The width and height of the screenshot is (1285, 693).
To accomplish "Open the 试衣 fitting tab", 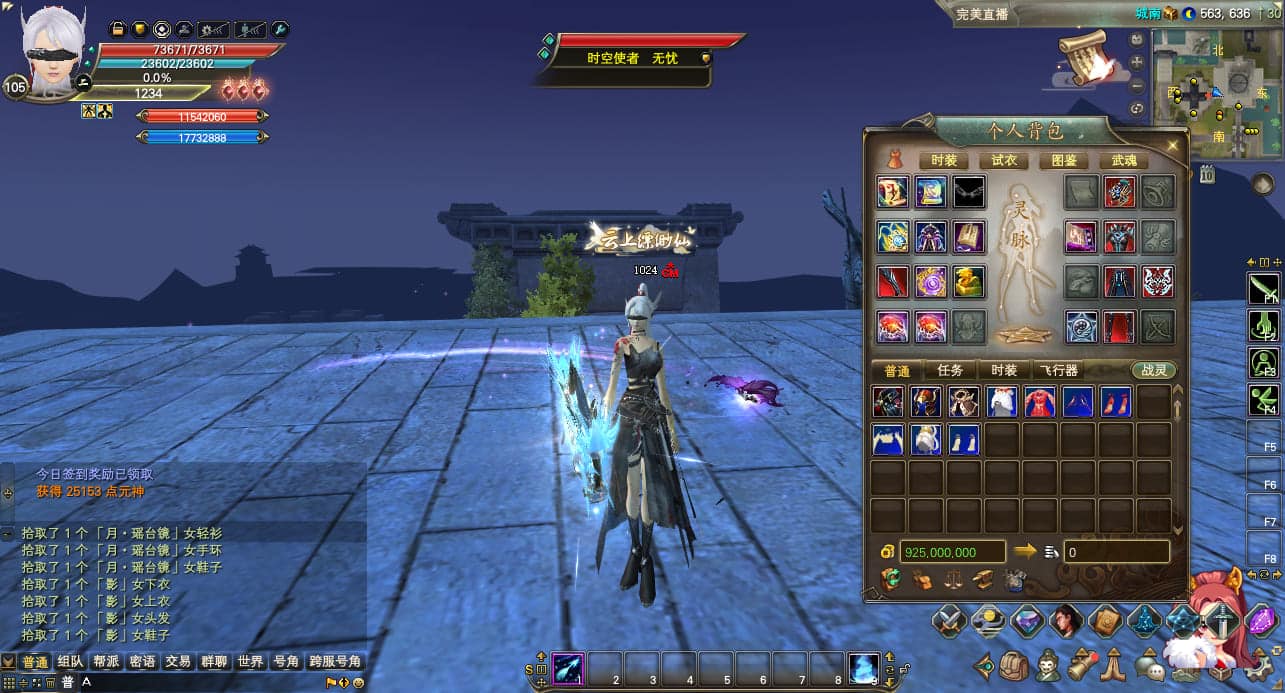I will 1004,160.
